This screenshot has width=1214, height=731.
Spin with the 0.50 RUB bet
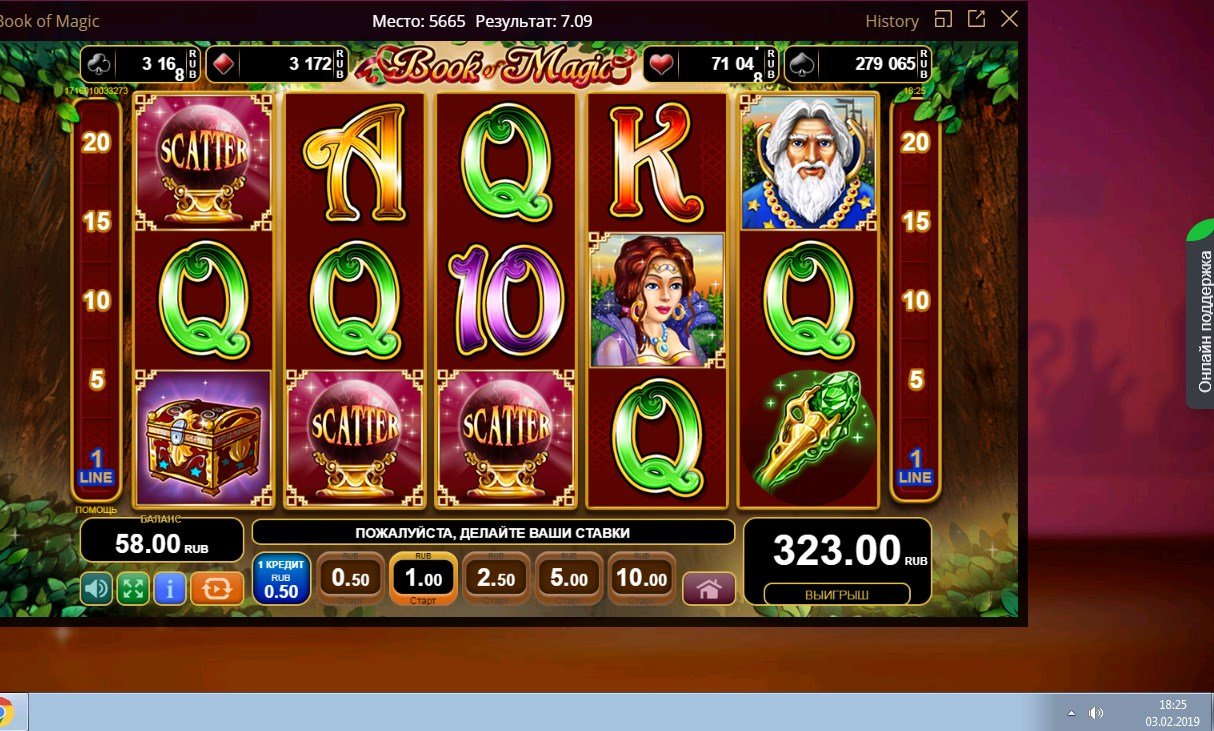(350, 579)
